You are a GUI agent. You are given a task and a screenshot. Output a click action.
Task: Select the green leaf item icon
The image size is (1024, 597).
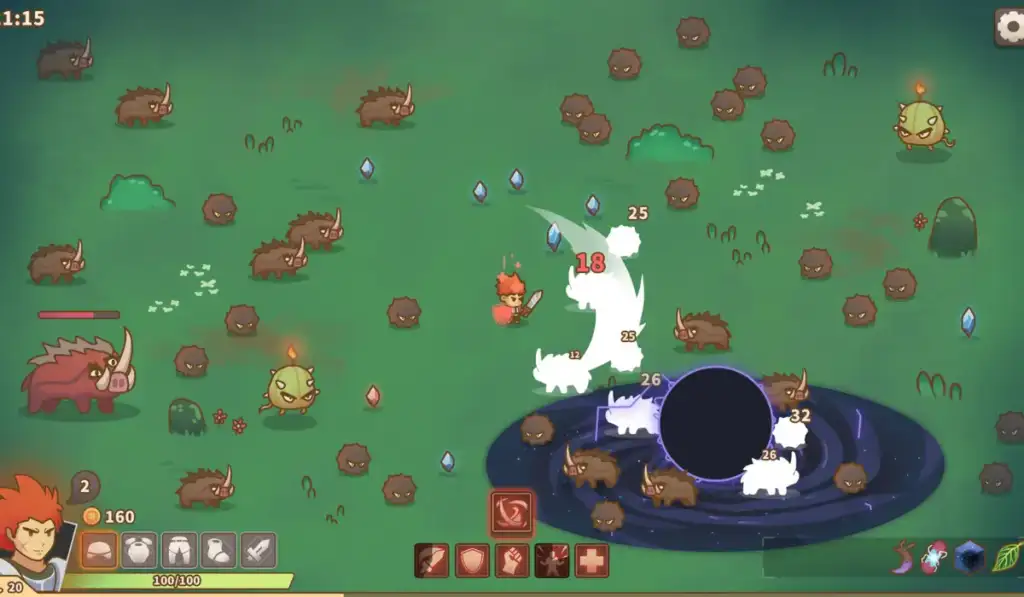click(1005, 557)
